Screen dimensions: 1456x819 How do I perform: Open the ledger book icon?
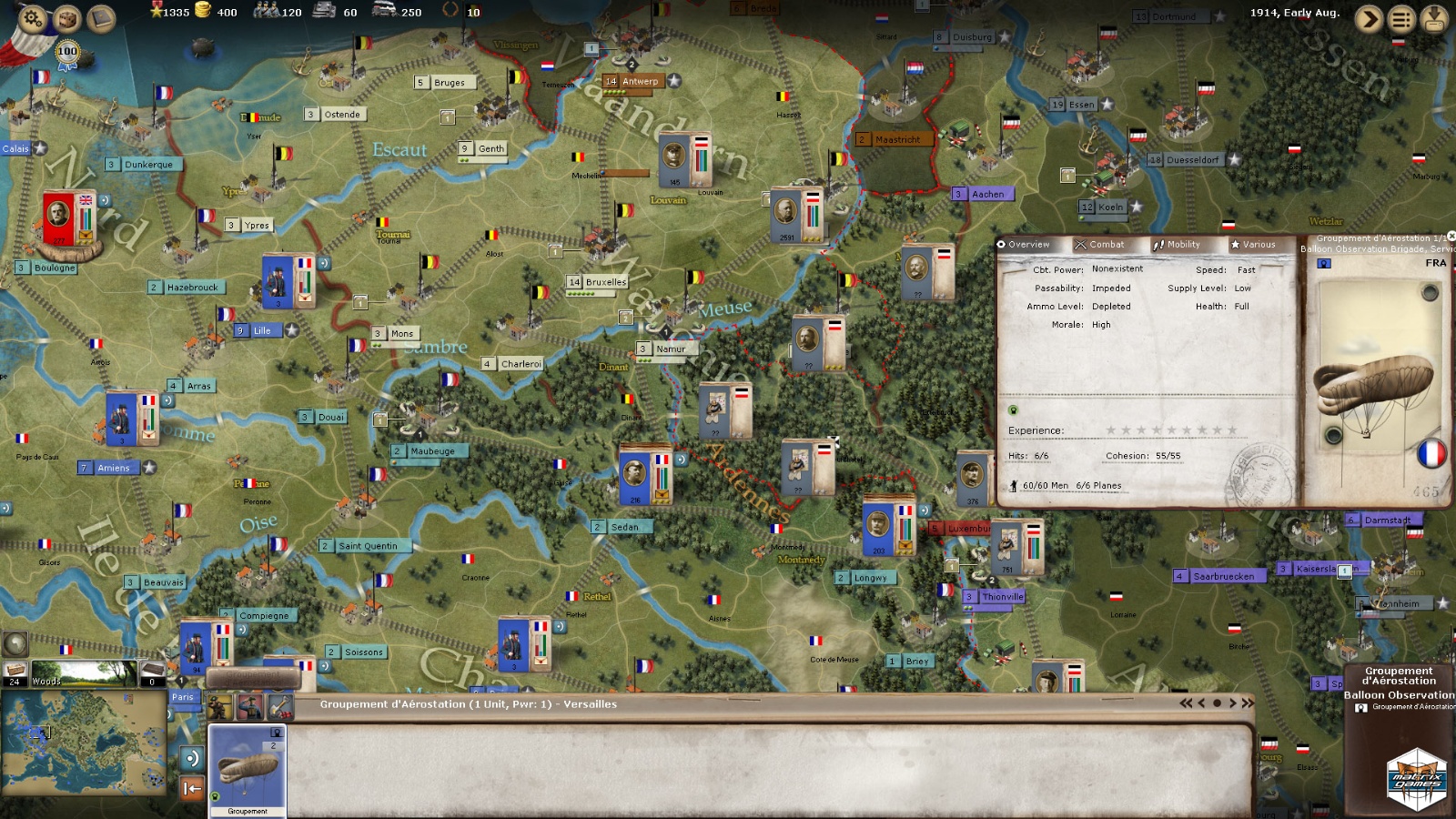101,18
